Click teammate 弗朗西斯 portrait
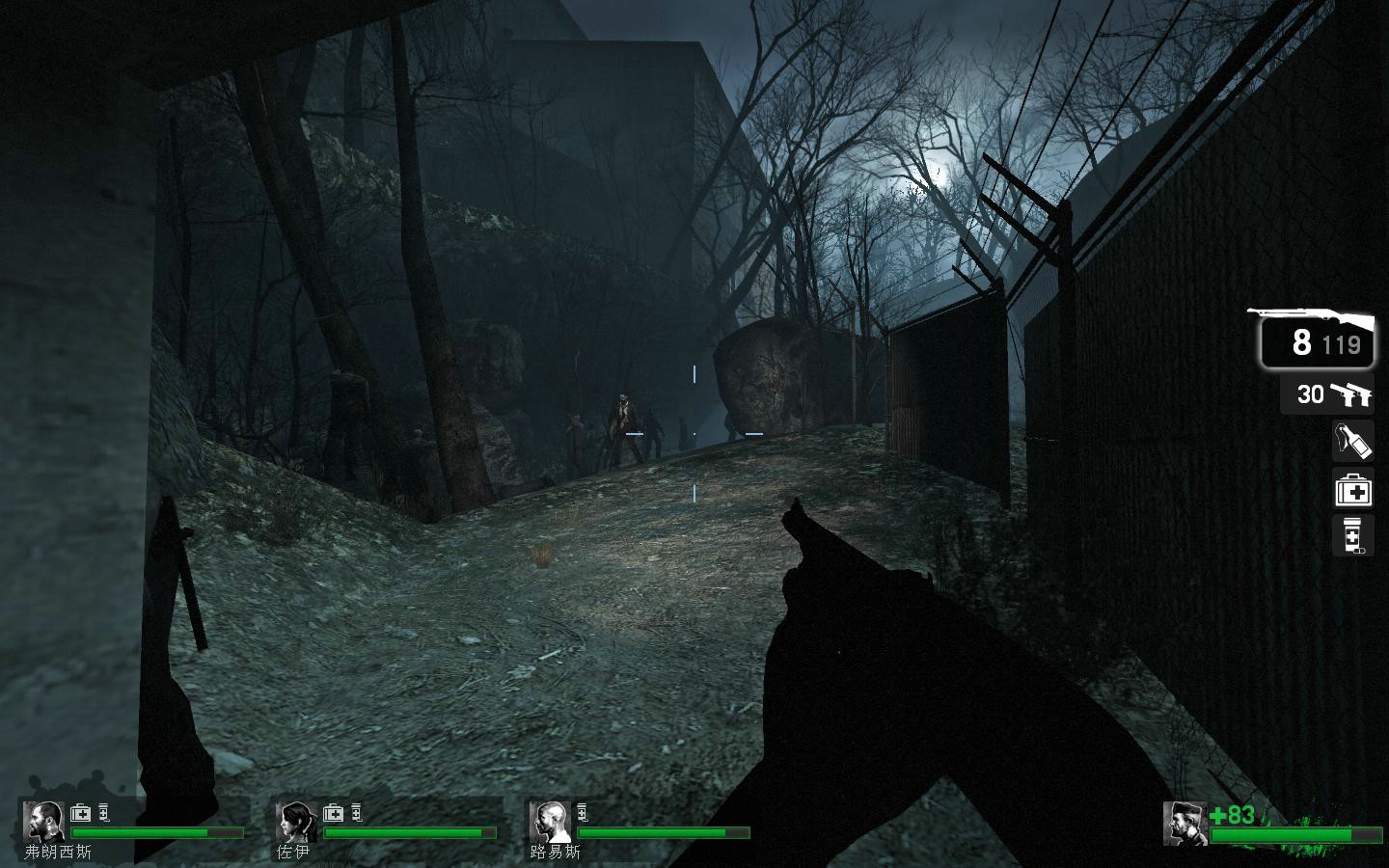The height and width of the screenshot is (868, 1389). point(43,822)
